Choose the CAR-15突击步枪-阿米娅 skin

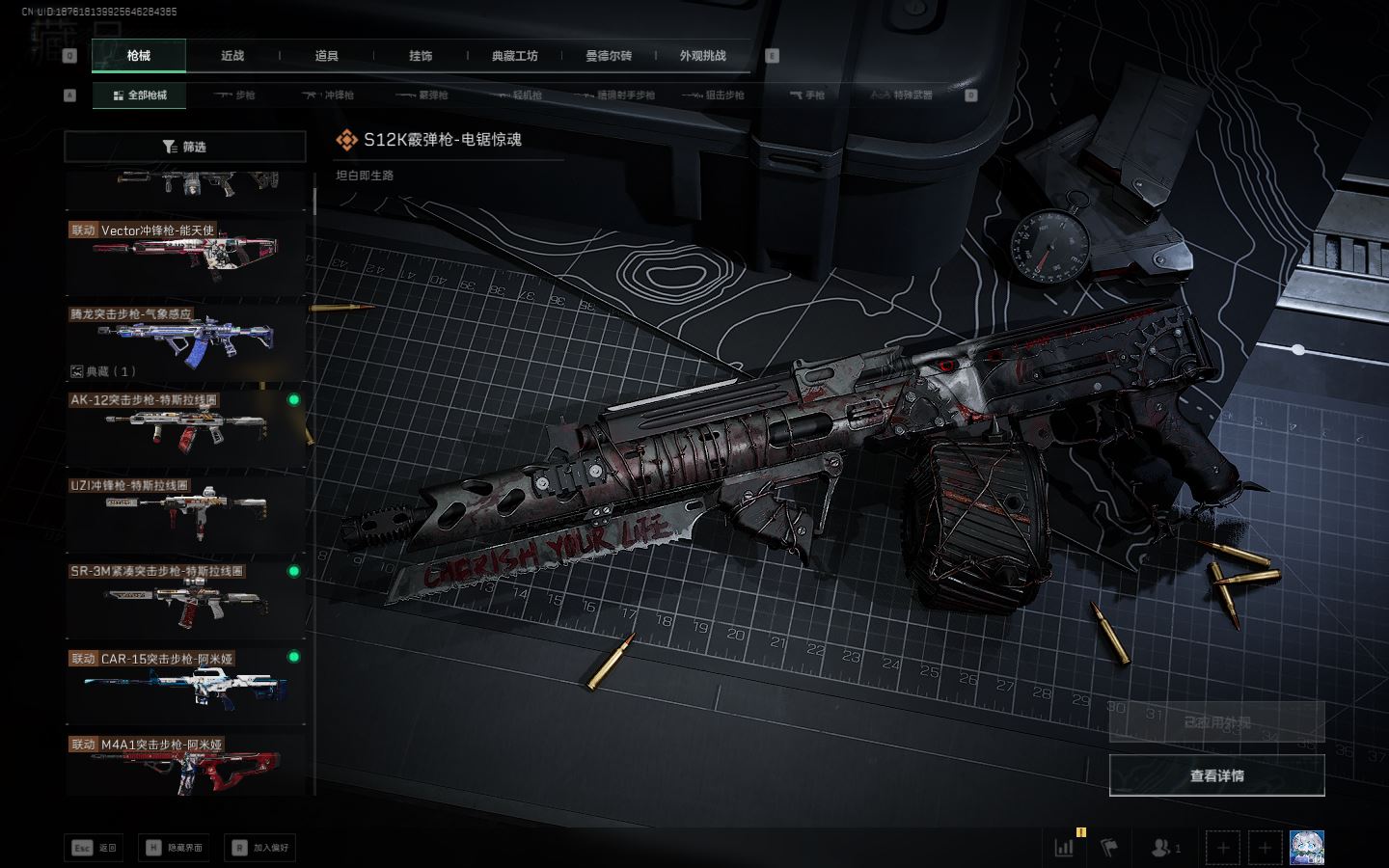coord(185,683)
